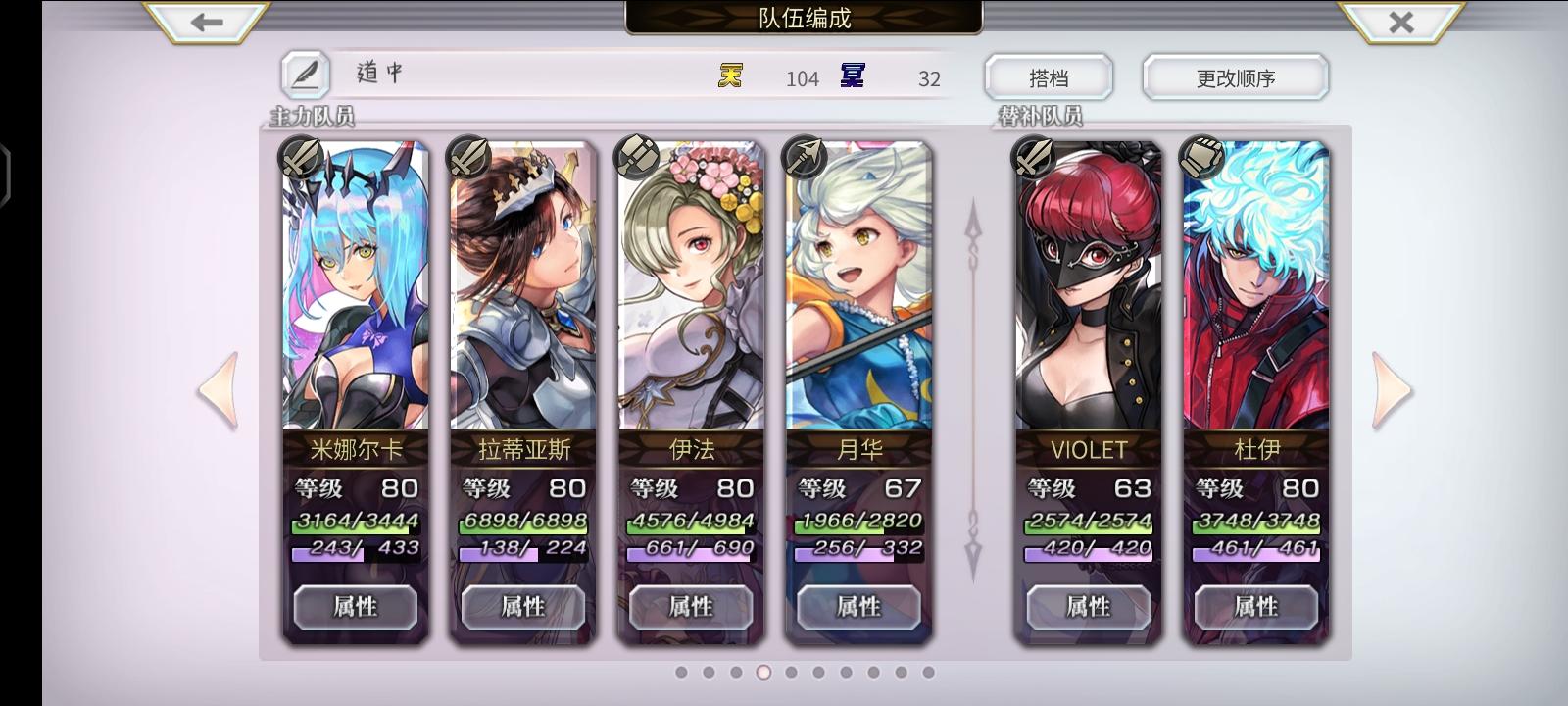Click the back arrow in the top bar
This screenshot has width=1568, height=706.
tap(205, 21)
